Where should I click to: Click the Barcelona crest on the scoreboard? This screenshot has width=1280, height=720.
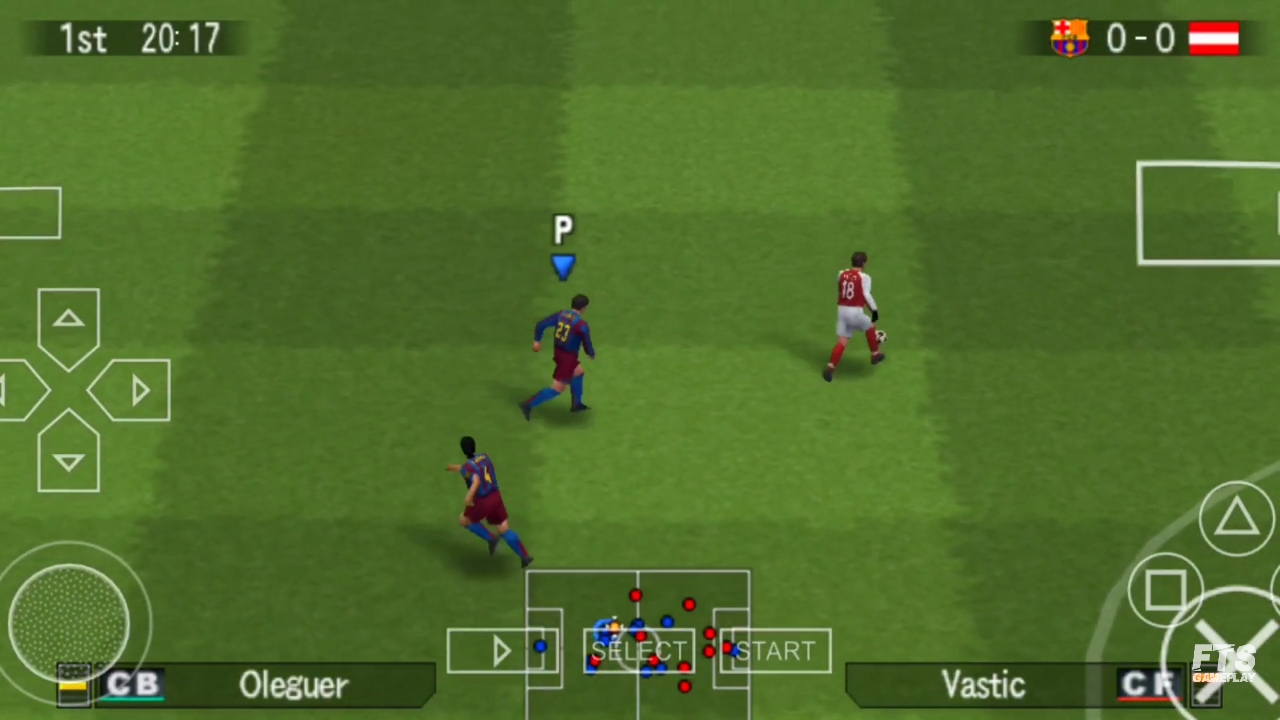point(1068,38)
